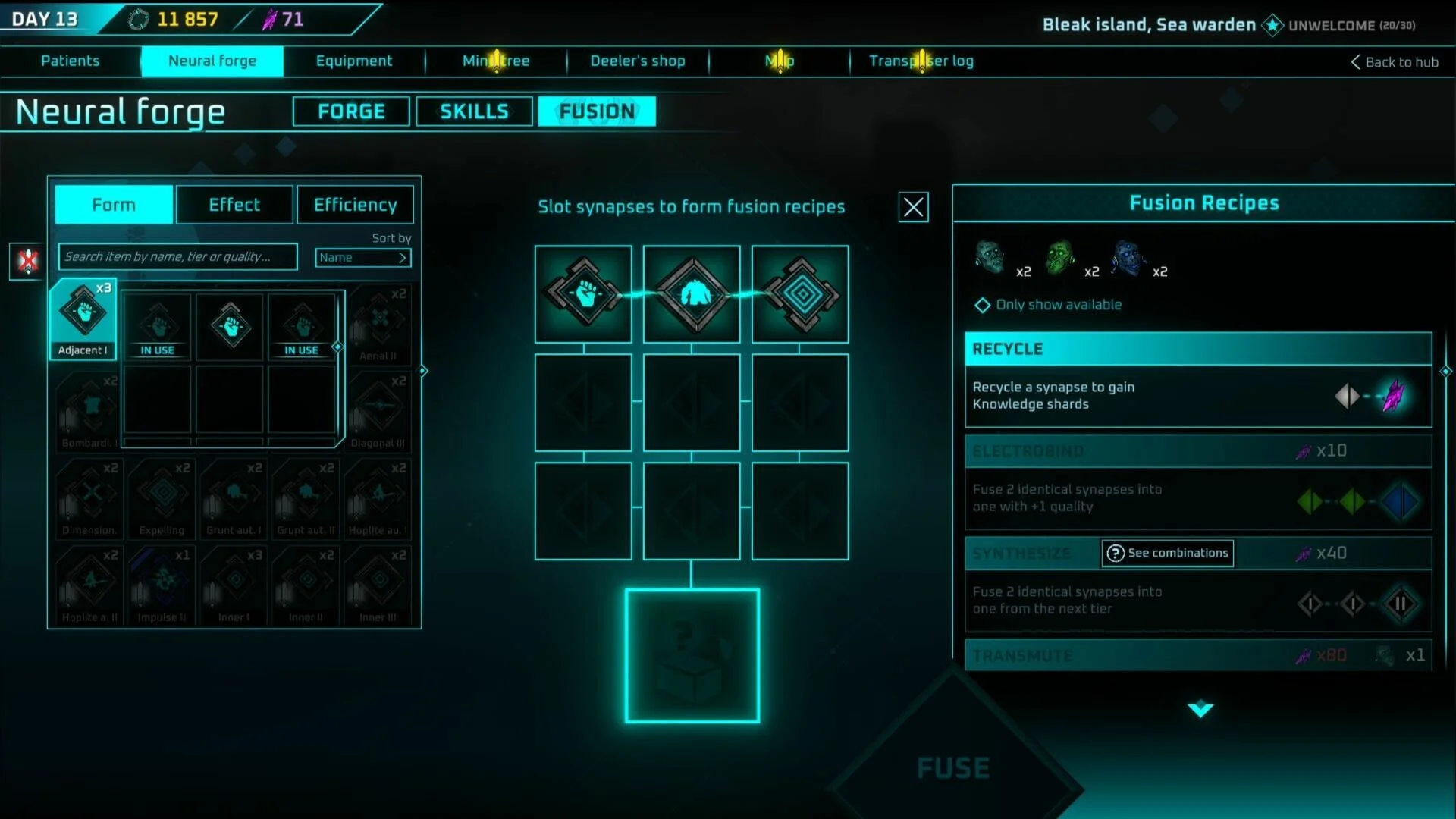Open See combinations for Synthesize
Screen dimensions: 1456x819
point(1167,553)
